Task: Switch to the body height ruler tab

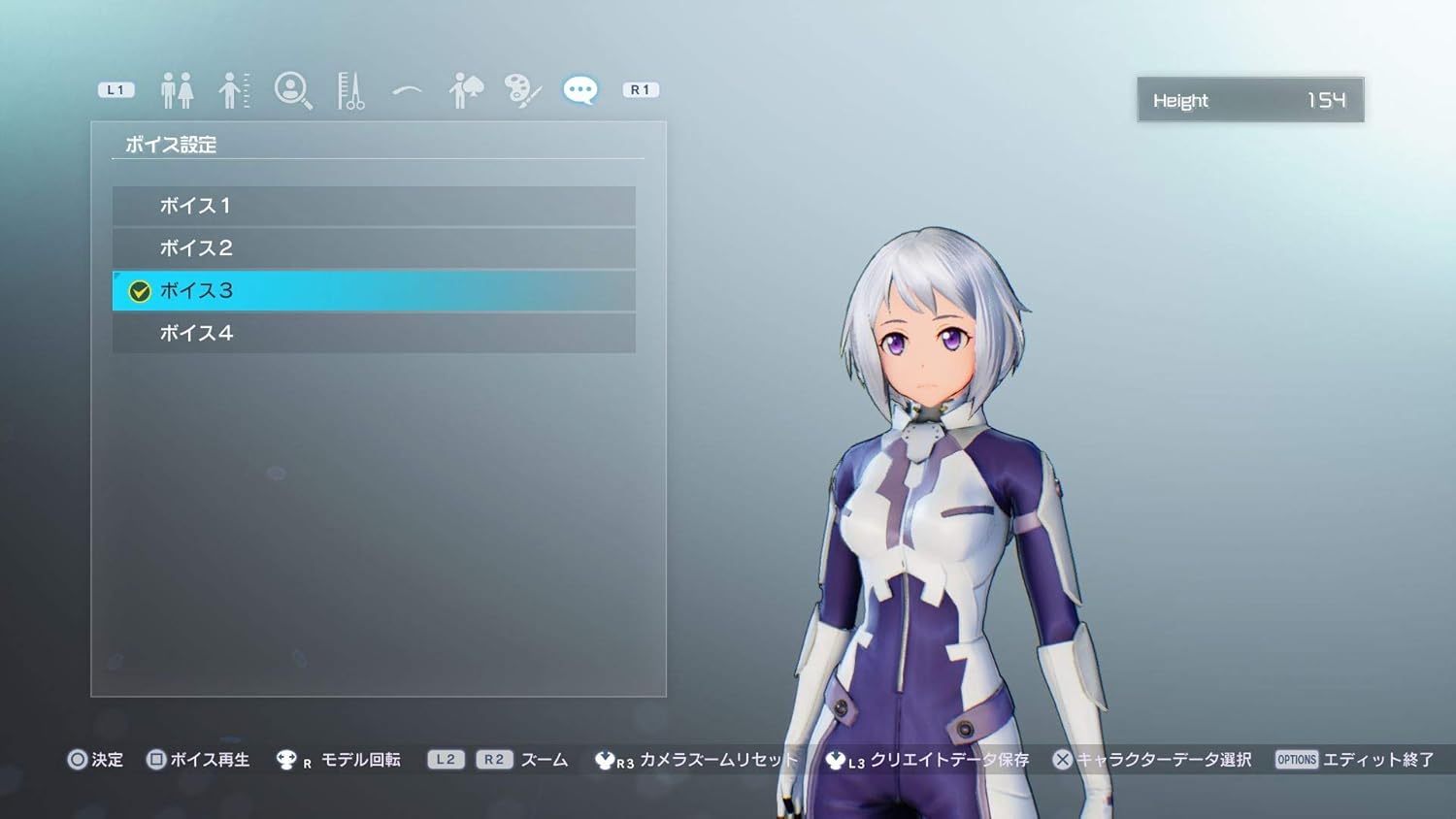Action: coord(234,90)
